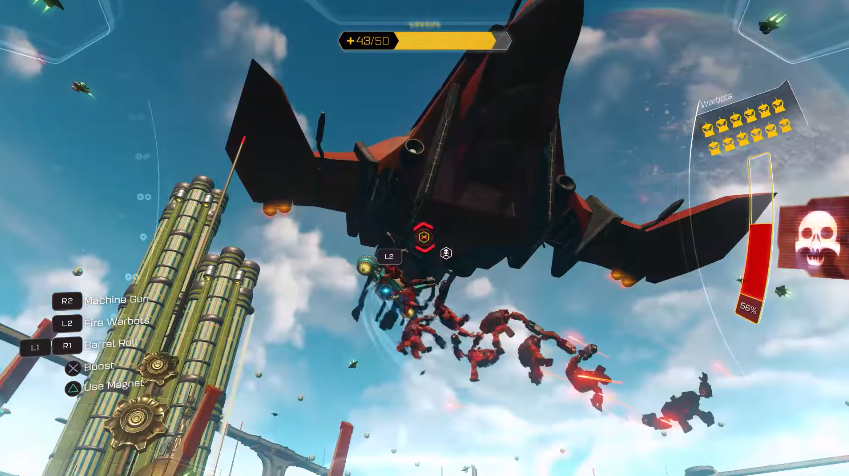Viewport: 849px width, 476px height.
Task: Click the red hexagon target marker
Action: [424, 237]
